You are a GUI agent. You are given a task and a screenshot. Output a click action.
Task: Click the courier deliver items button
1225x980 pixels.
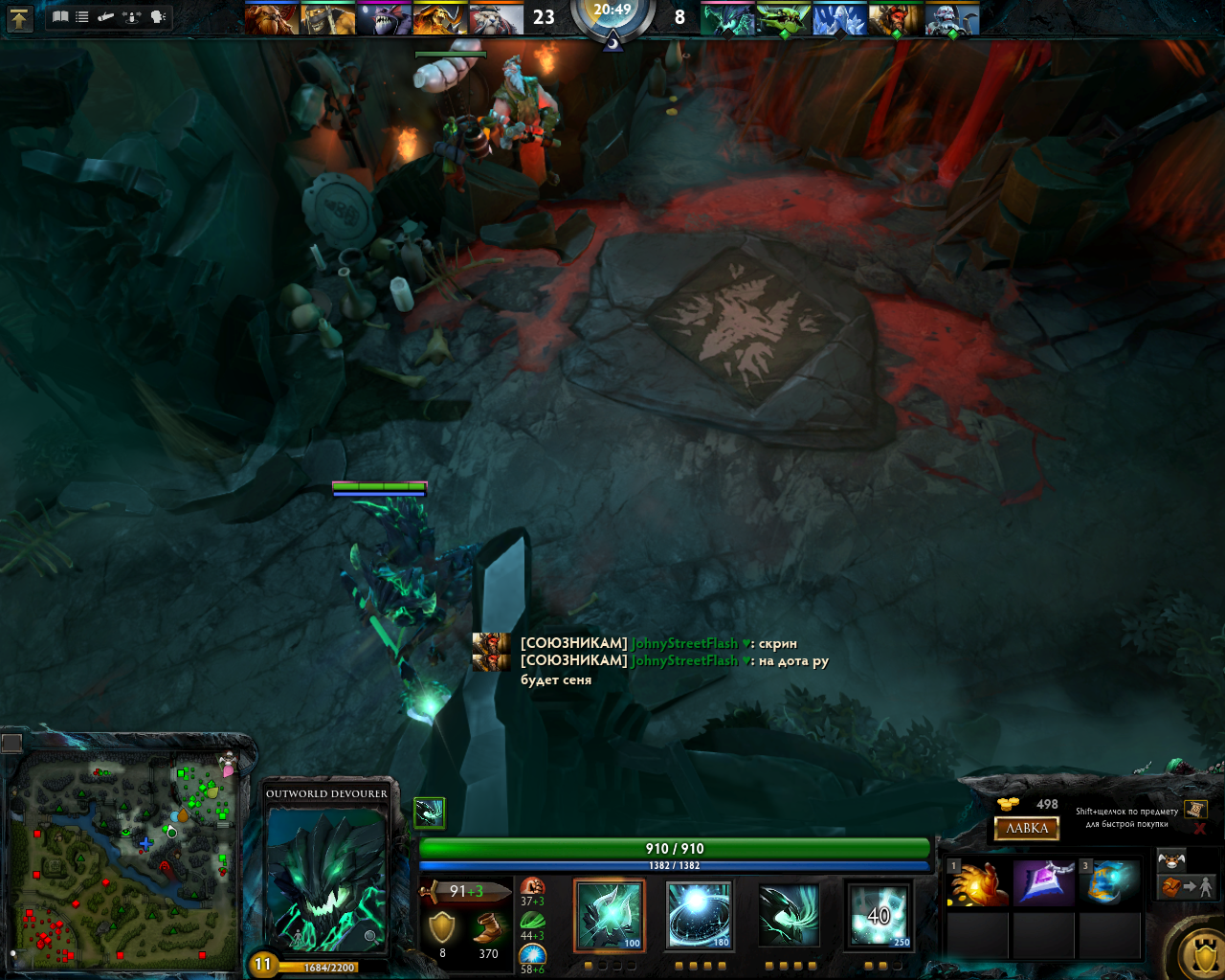click(1187, 887)
